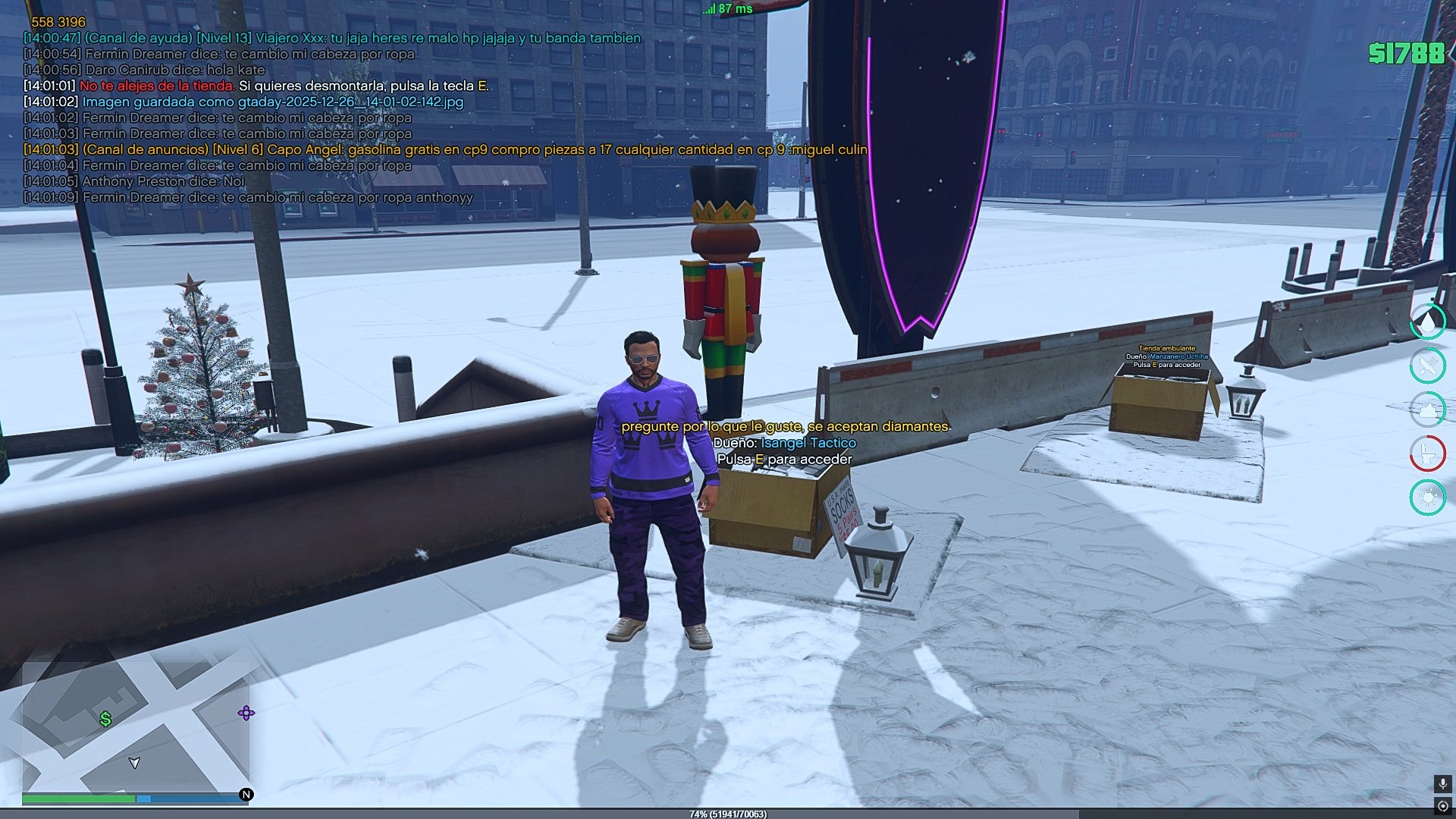This screenshot has width=1456, height=819.
Task: Click Anthony Preston's chat message
Action: coord(162,181)
